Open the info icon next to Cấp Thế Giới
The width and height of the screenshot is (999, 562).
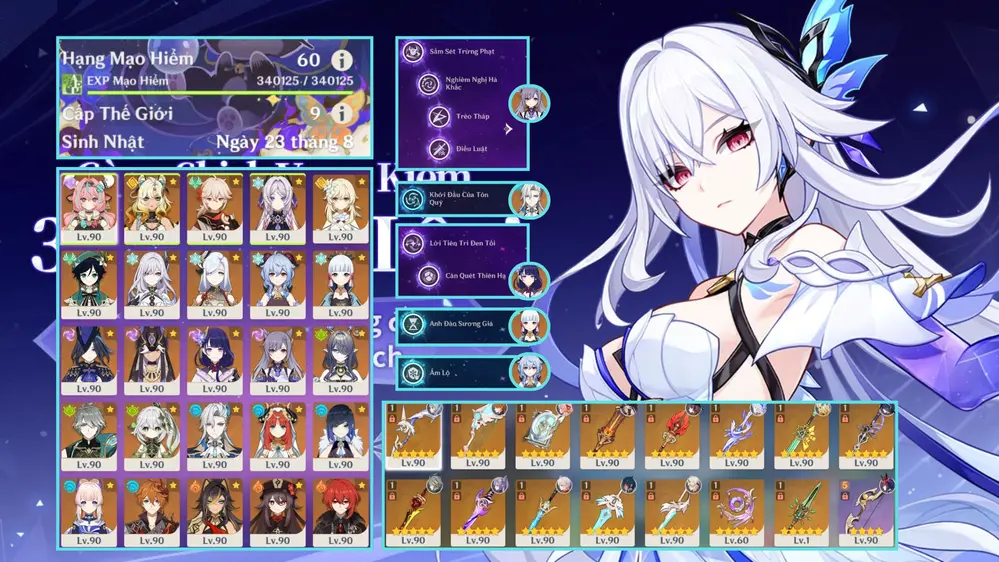pyautogui.click(x=341, y=113)
